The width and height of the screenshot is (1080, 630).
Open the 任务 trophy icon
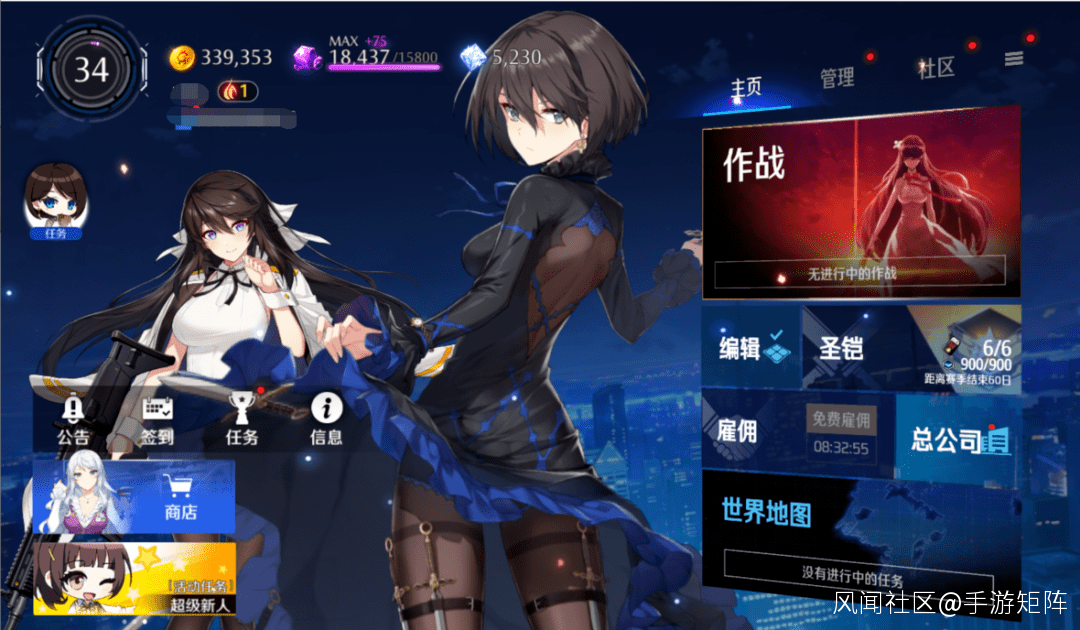(x=242, y=419)
